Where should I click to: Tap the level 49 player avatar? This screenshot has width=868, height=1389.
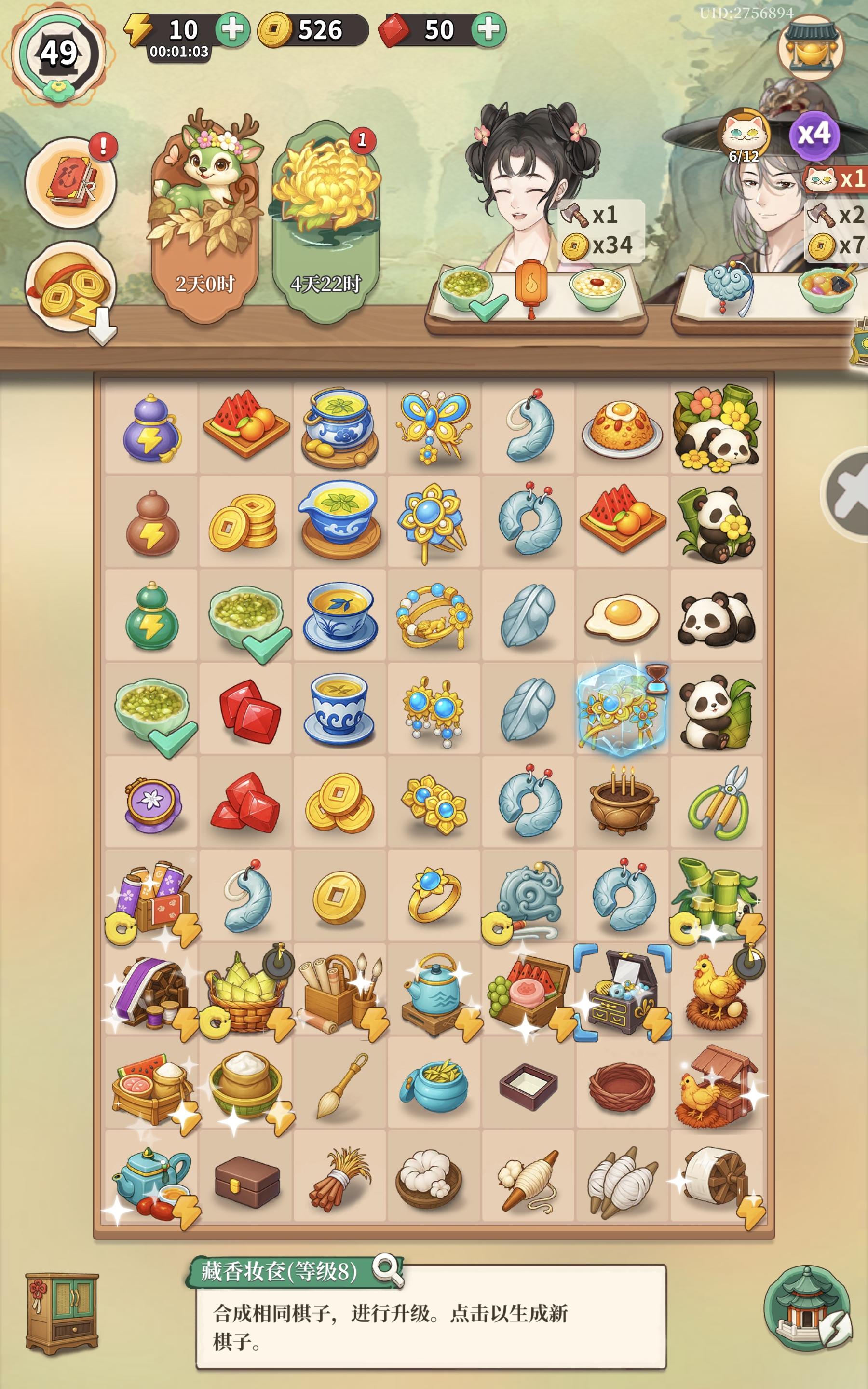pos(57,52)
